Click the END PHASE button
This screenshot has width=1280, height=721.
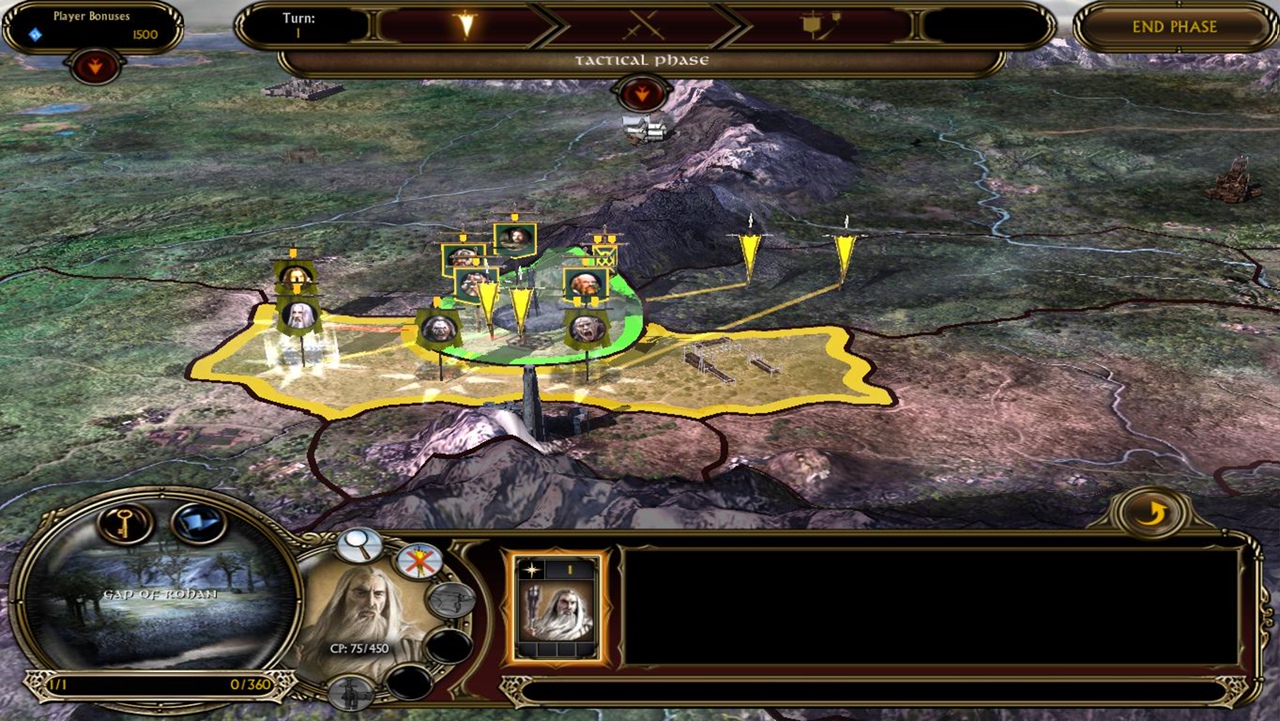click(1174, 27)
